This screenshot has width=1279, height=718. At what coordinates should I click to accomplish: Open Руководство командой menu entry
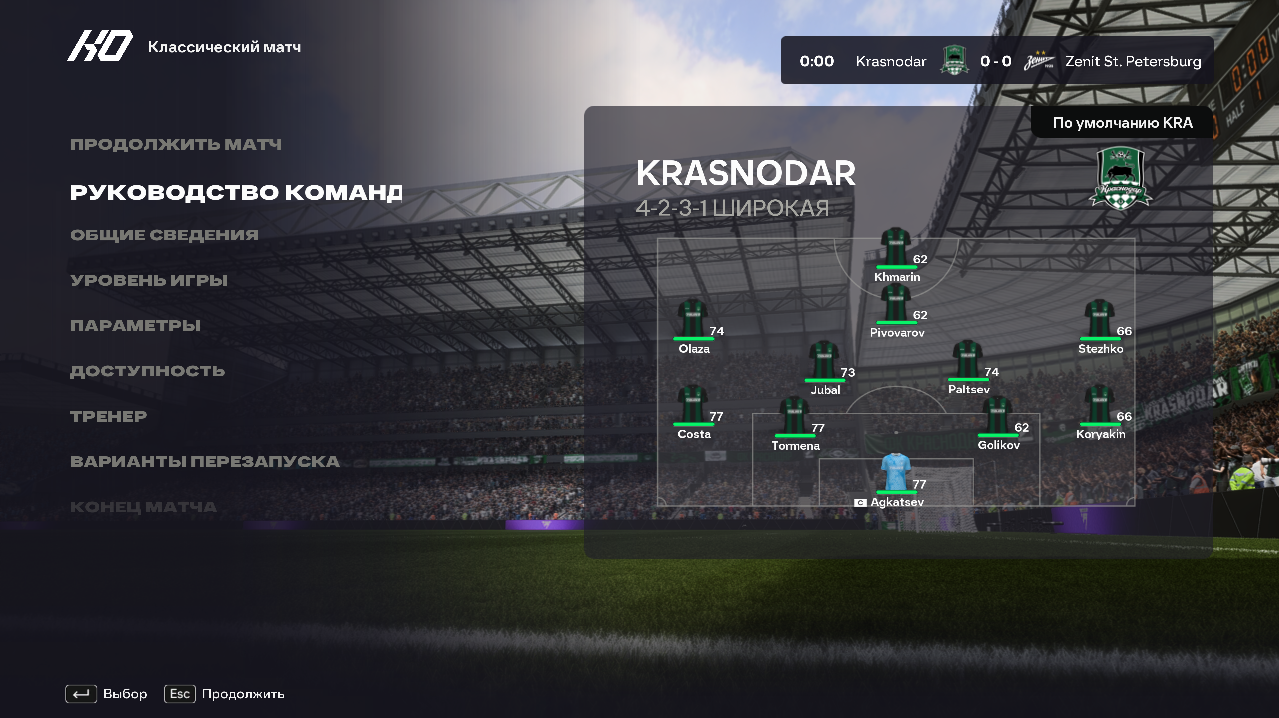pos(236,192)
